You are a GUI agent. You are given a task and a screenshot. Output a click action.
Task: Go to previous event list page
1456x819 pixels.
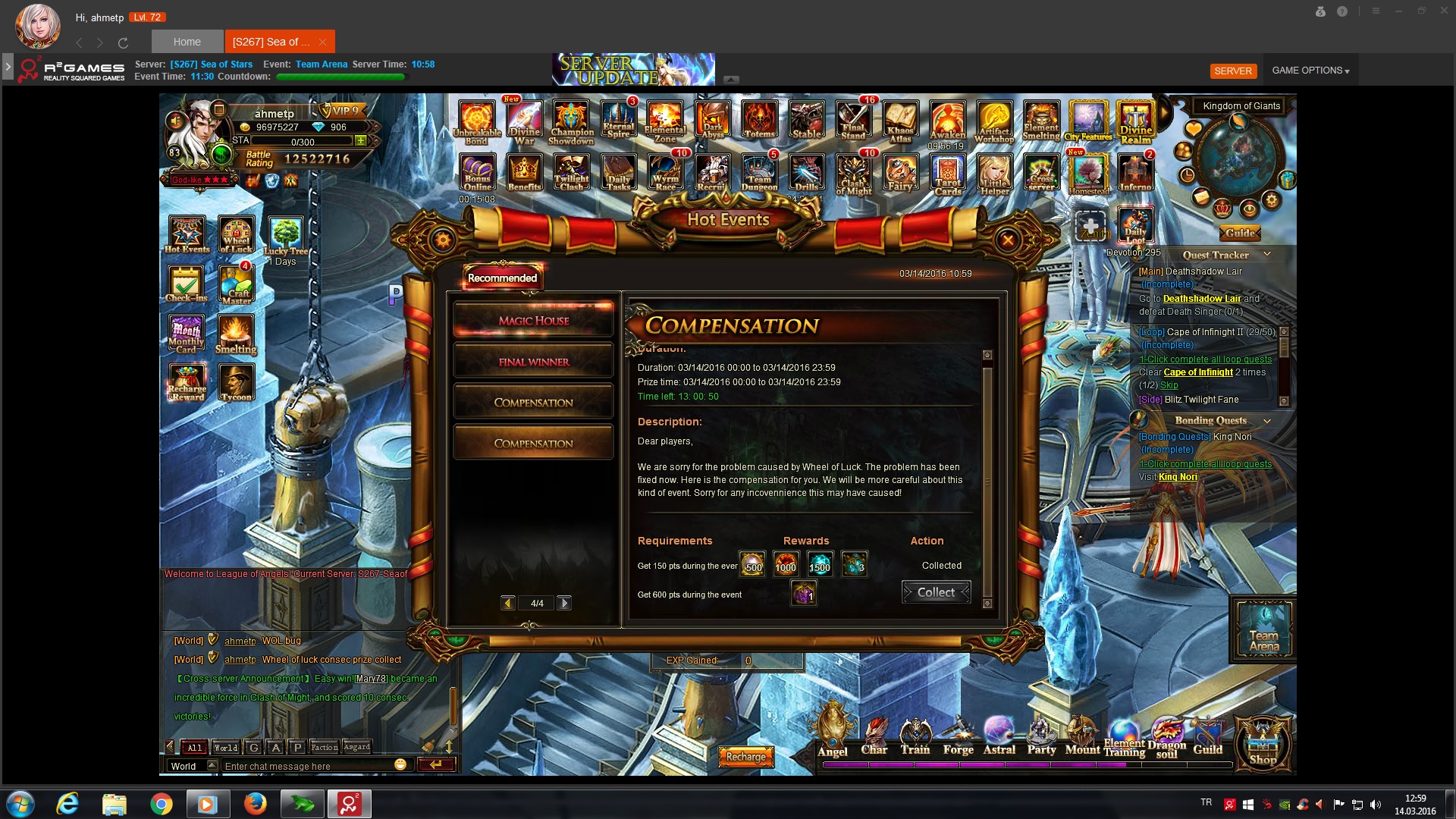click(x=508, y=603)
